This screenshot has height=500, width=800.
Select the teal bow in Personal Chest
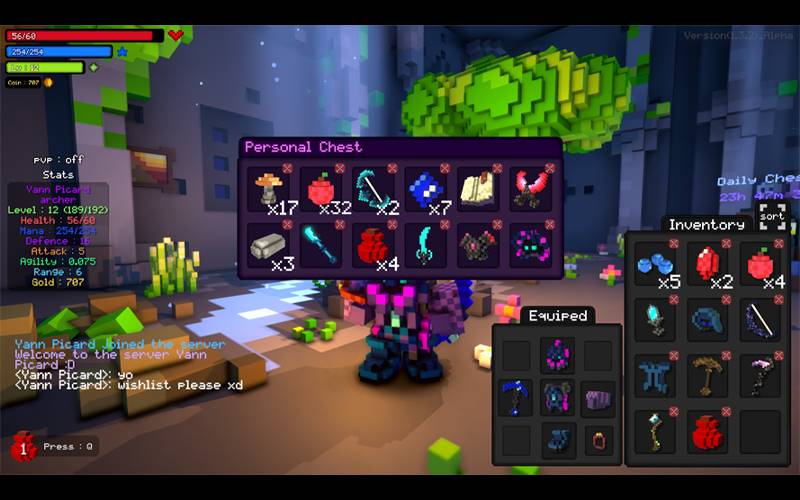376,188
